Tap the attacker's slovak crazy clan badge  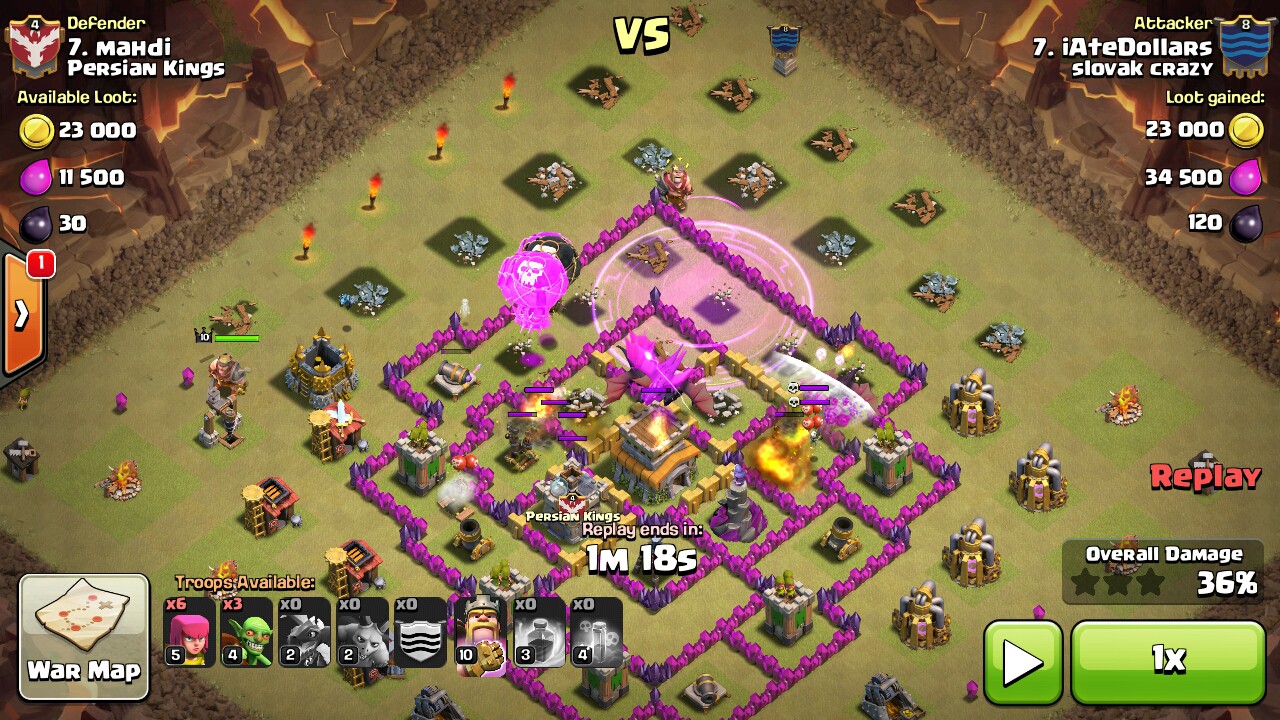coord(1245,46)
